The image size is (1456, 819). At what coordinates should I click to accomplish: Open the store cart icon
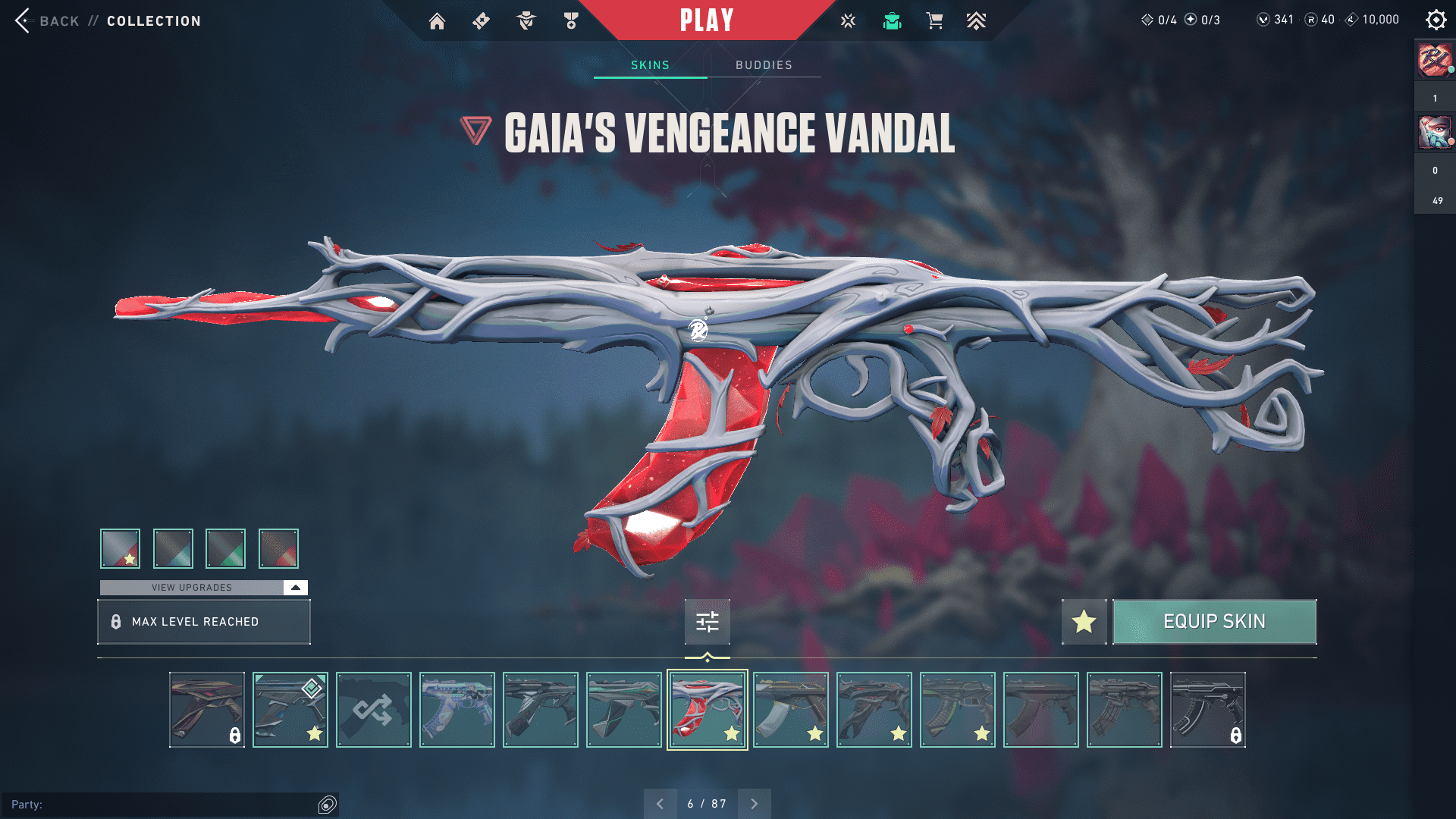934,21
